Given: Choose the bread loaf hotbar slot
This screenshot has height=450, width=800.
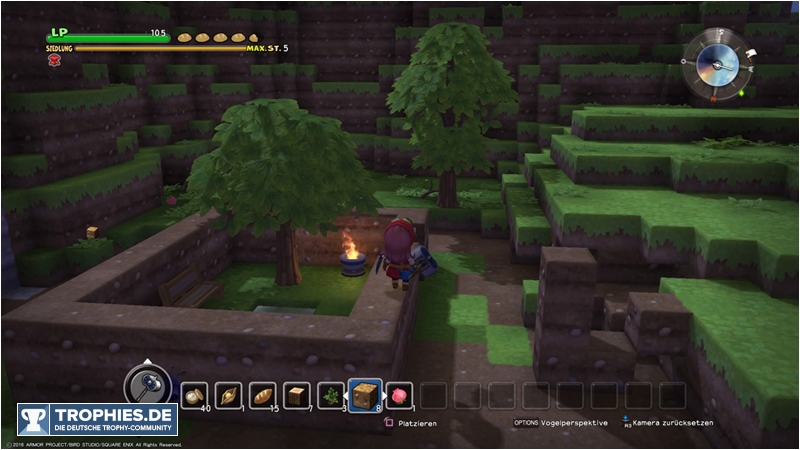Looking at the screenshot, I should pyautogui.click(x=263, y=396).
